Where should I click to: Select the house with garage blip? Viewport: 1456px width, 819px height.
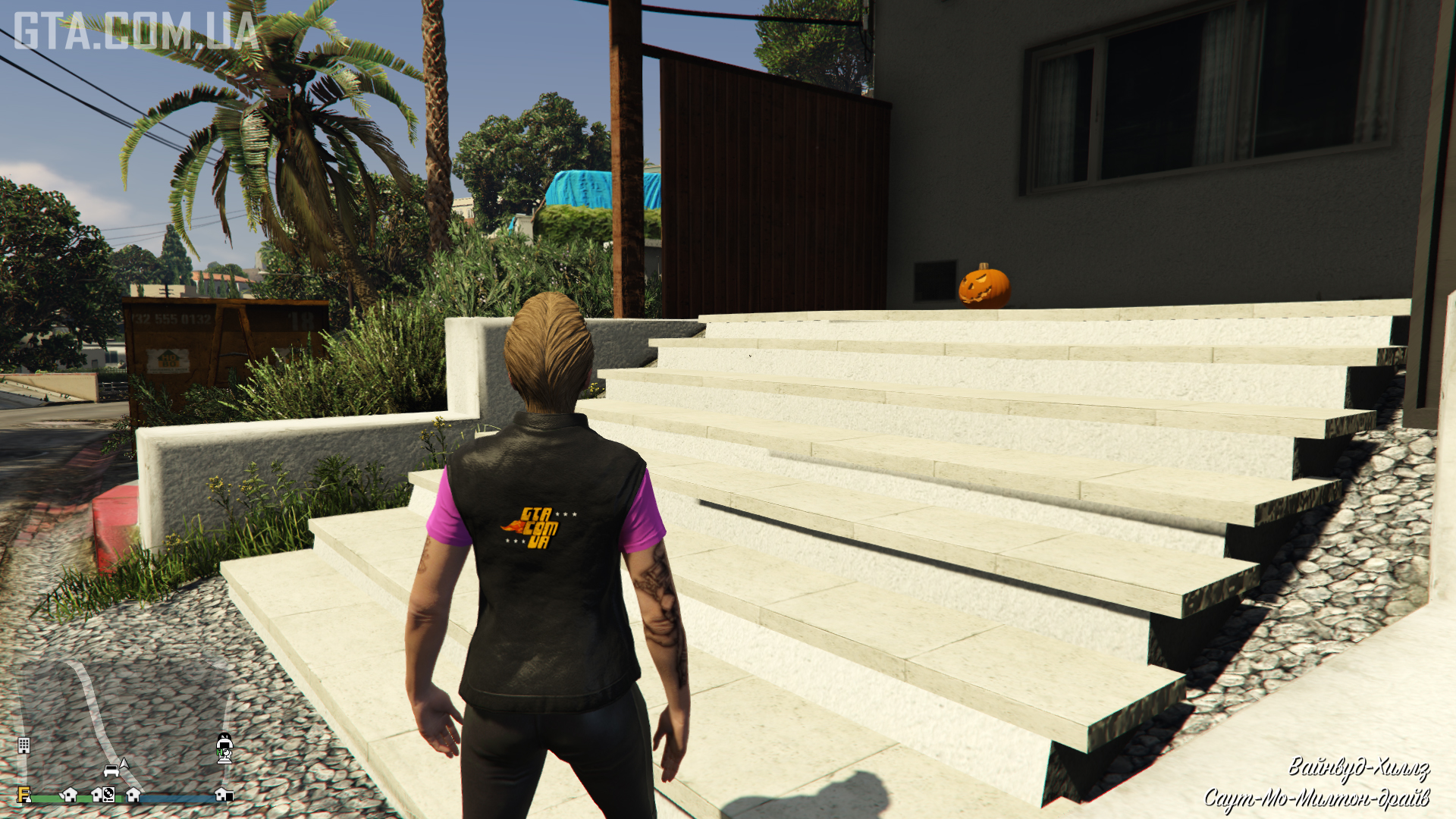point(224,794)
